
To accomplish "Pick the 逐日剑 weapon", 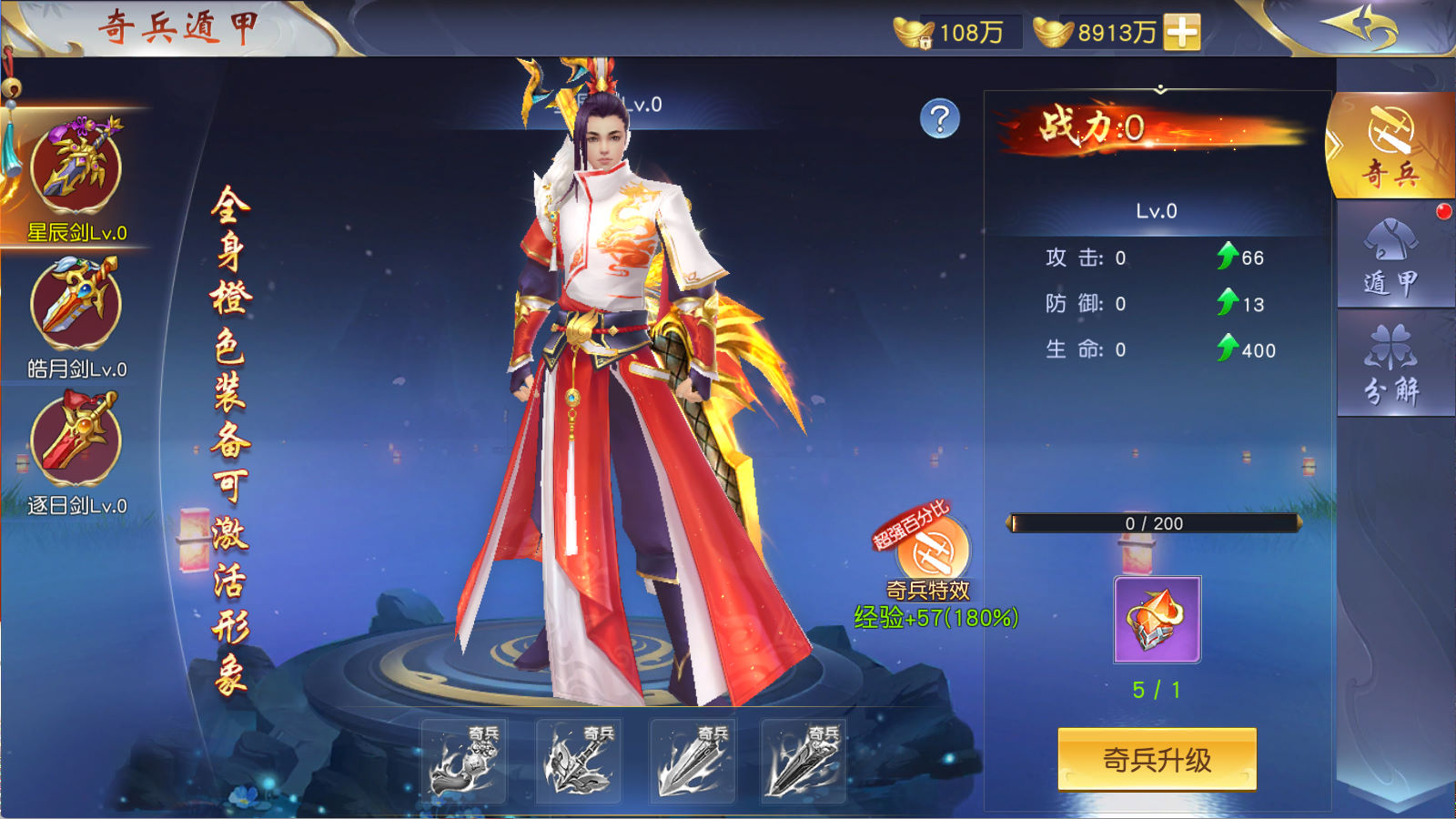I will coord(76,441).
